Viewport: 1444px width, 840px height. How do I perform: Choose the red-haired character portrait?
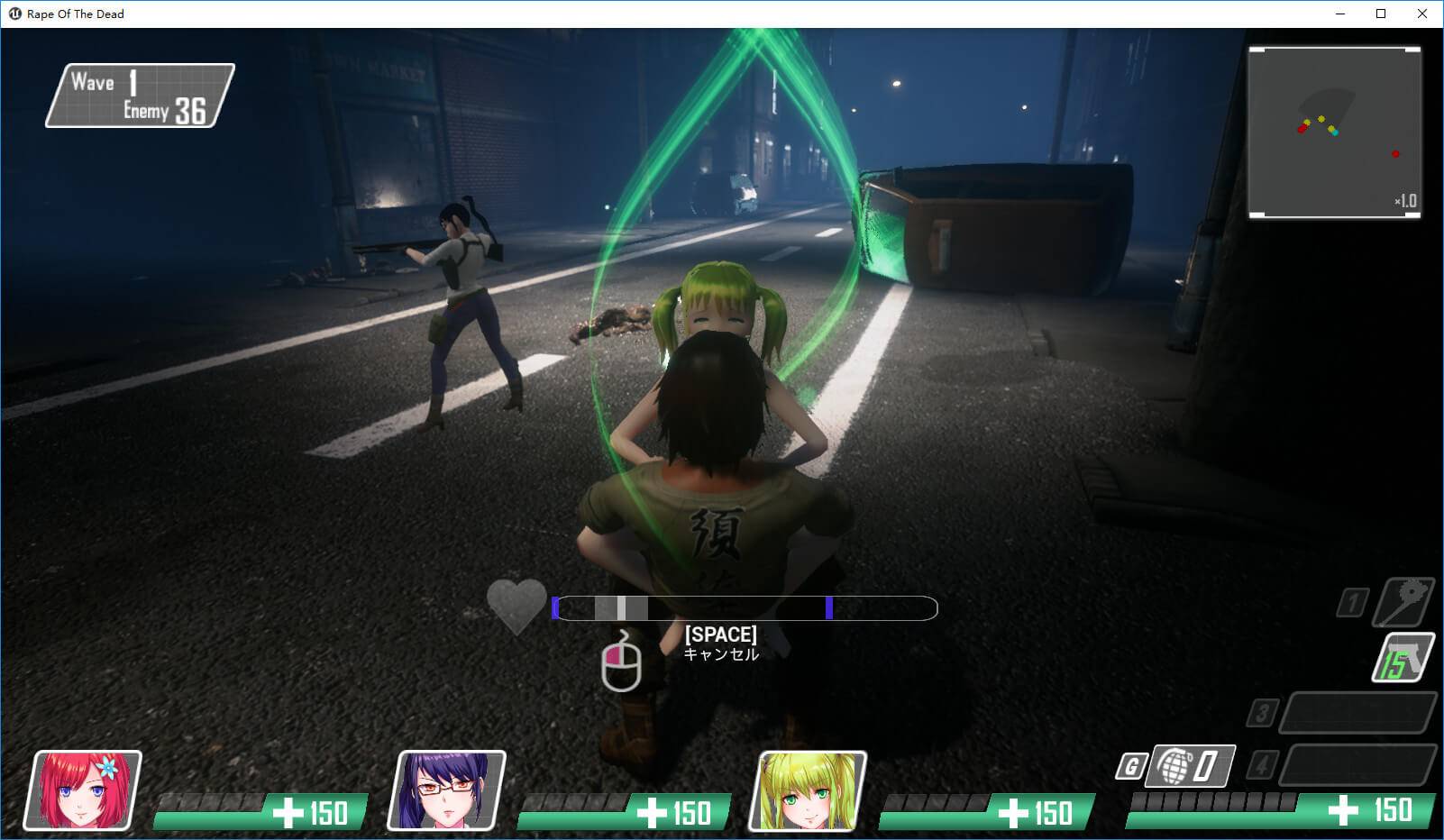point(84,790)
